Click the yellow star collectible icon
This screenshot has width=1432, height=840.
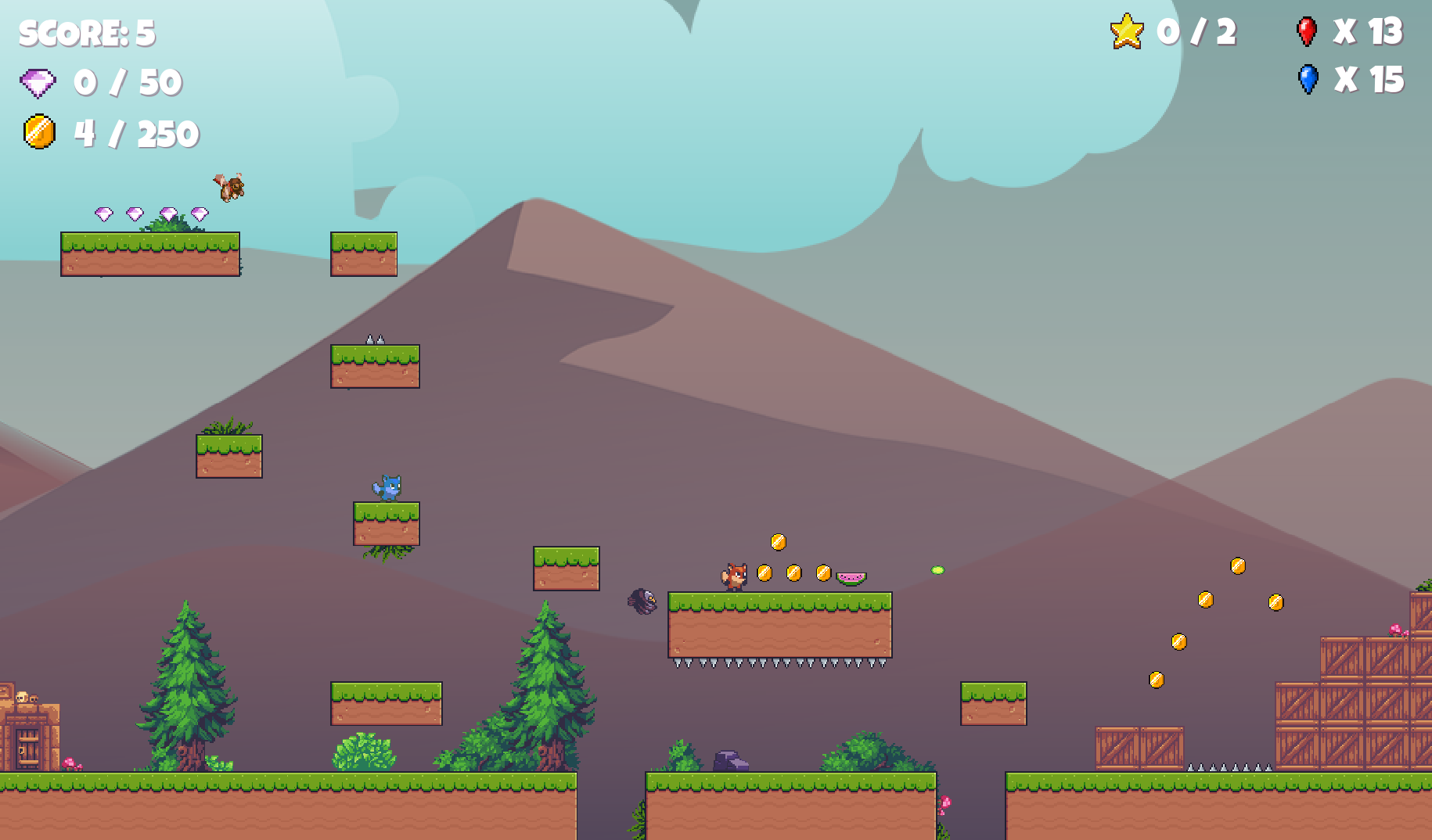1127,32
